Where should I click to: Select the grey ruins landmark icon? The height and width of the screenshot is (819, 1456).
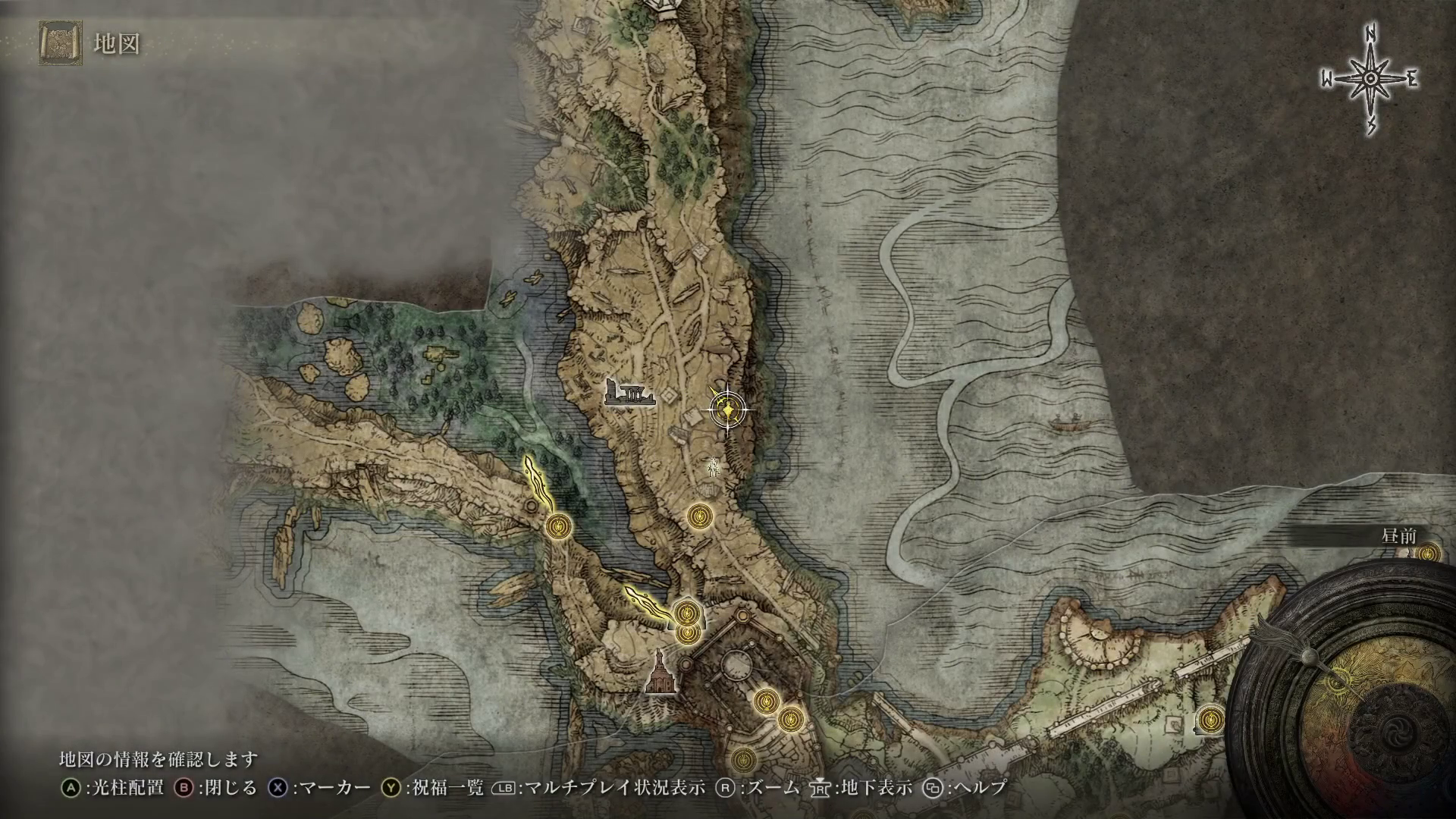(628, 394)
